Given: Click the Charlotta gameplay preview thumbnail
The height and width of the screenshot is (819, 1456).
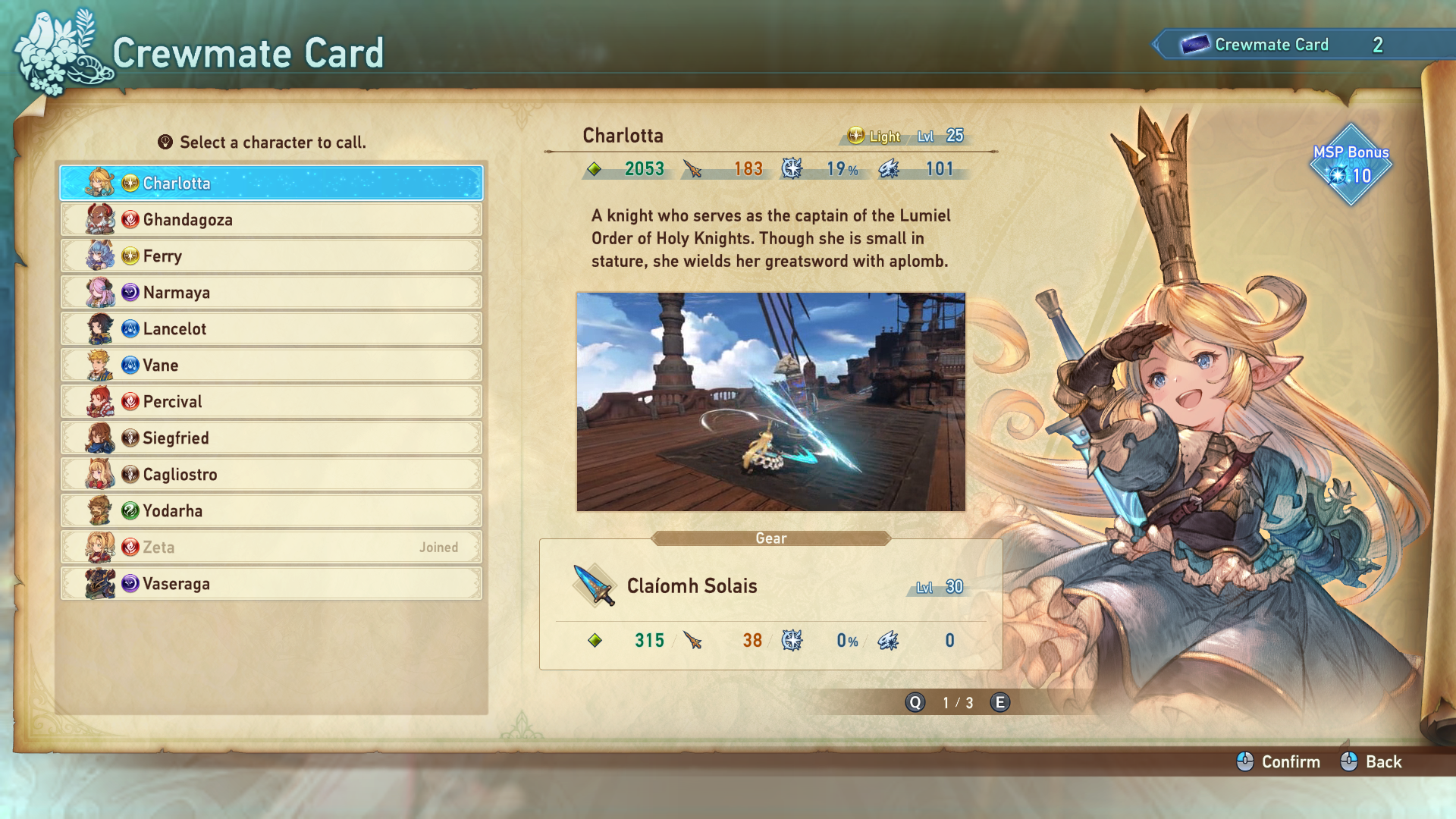Looking at the screenshot, I should [x=770, y=402].
